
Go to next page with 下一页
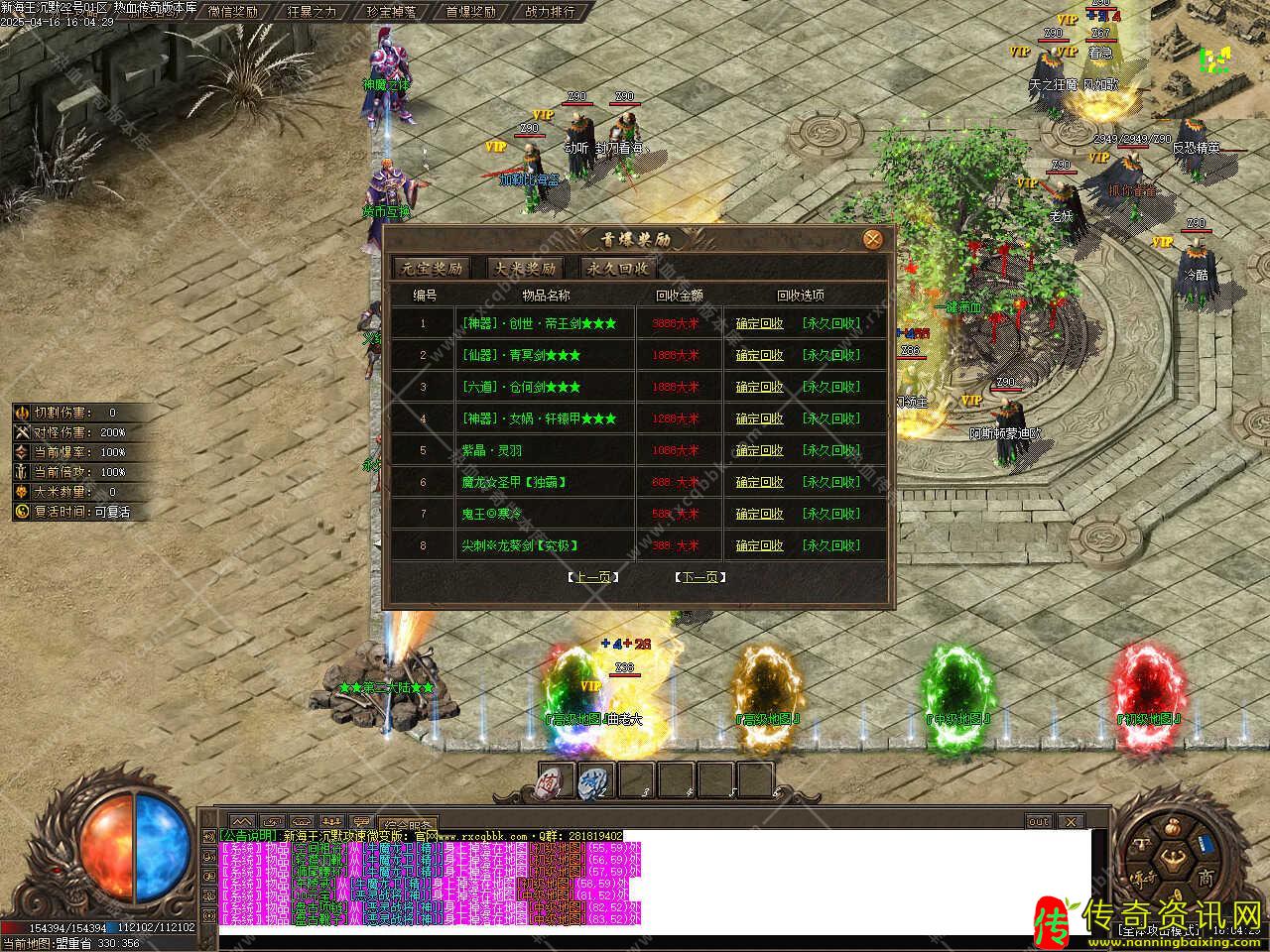click(x=699, y=577)
